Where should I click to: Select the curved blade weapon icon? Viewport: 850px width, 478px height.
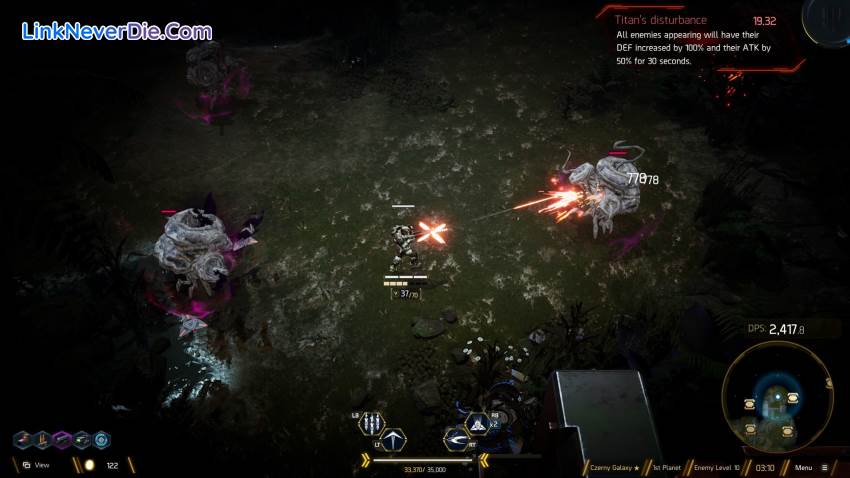457,439
